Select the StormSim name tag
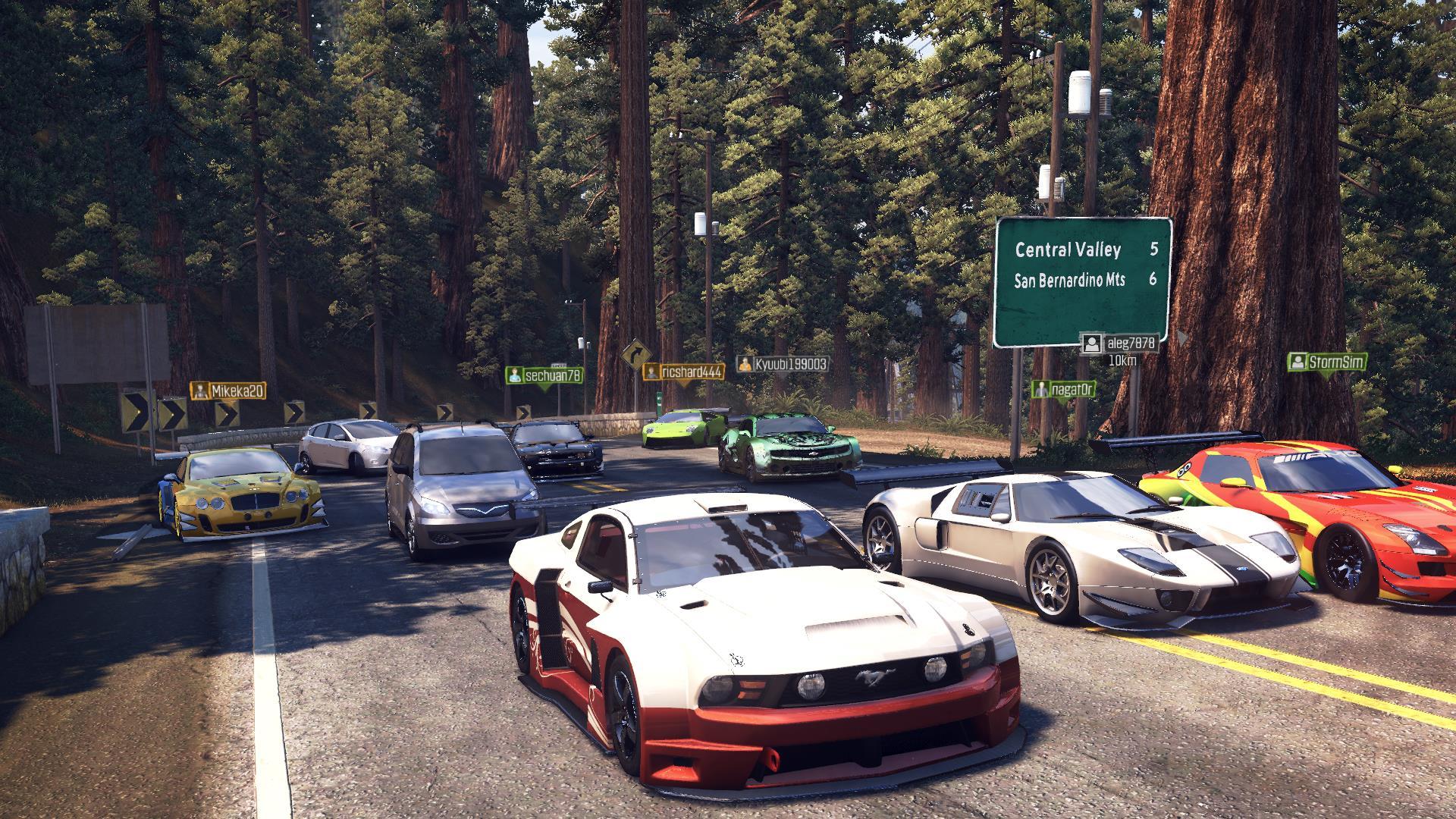This screenshot has width=1456, height=819. (x=1327, y=362)
